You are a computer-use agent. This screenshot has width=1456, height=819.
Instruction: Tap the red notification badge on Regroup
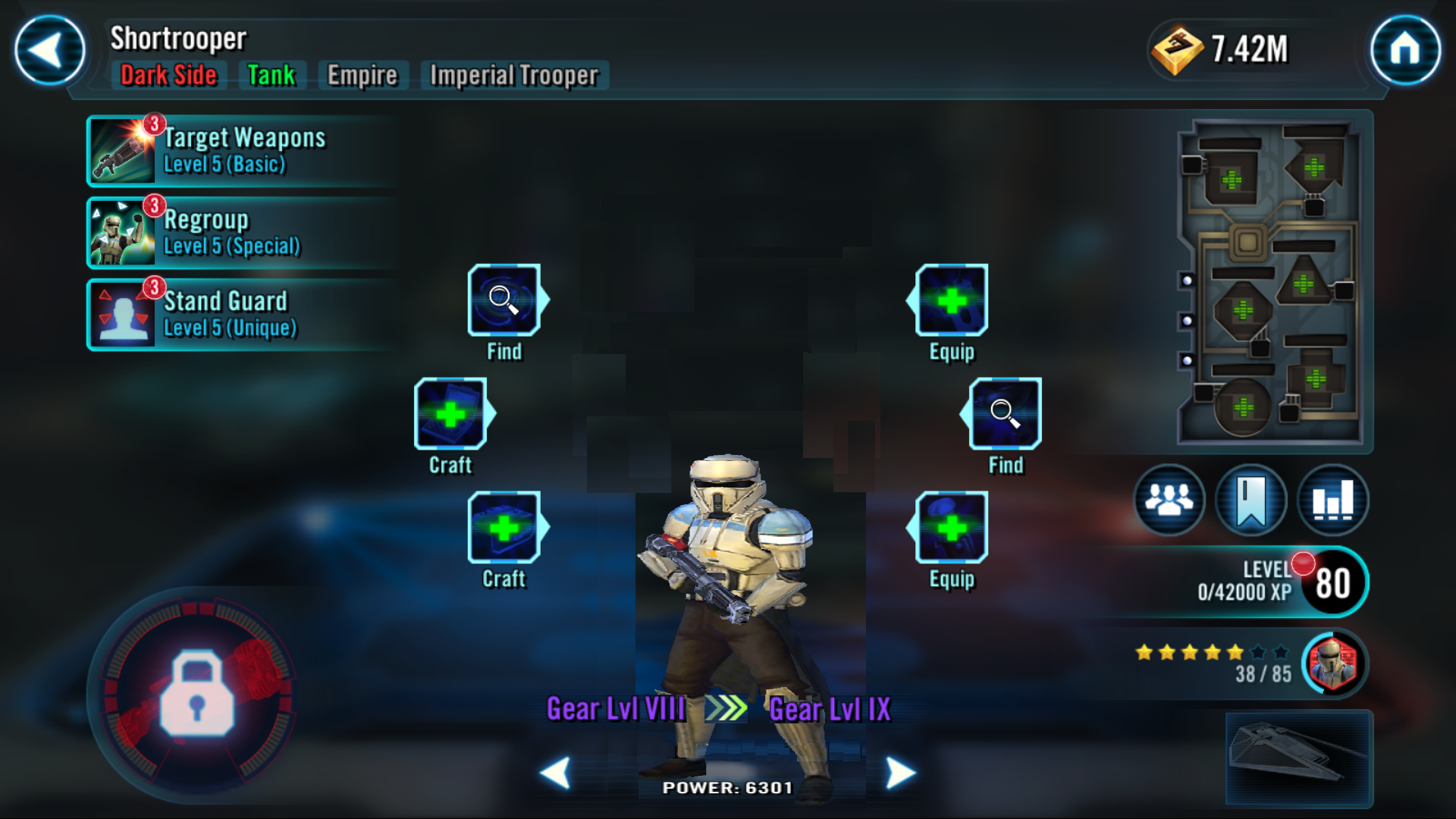click(x=155, y=204)
